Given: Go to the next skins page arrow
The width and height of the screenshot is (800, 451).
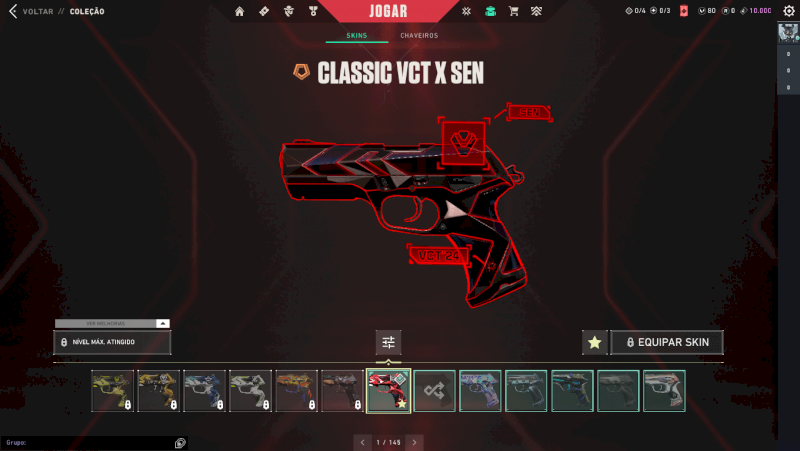Looking at the screenshot, I should click(415, 441).
